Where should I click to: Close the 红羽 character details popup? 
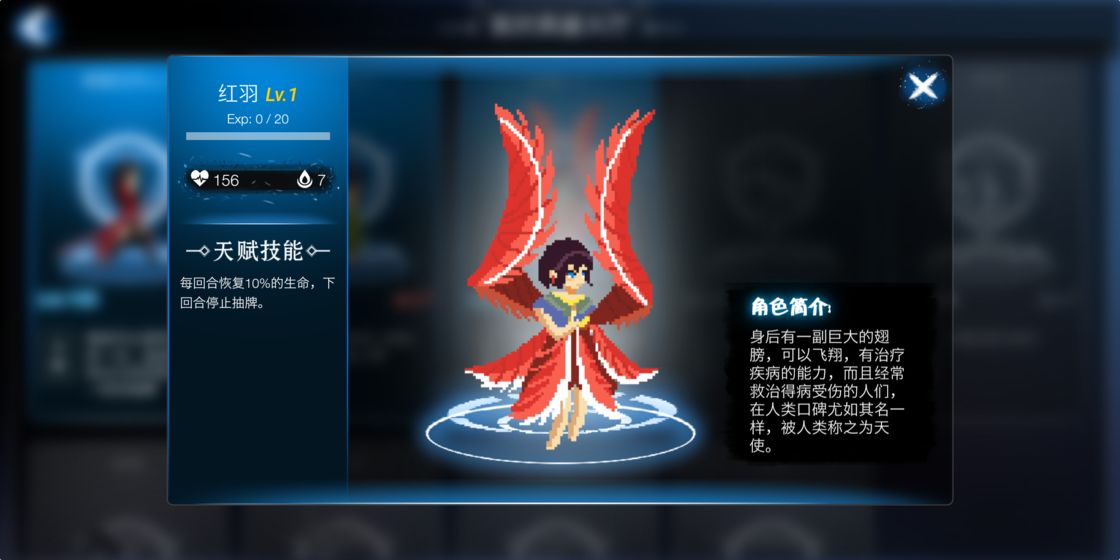pos(922,87)
